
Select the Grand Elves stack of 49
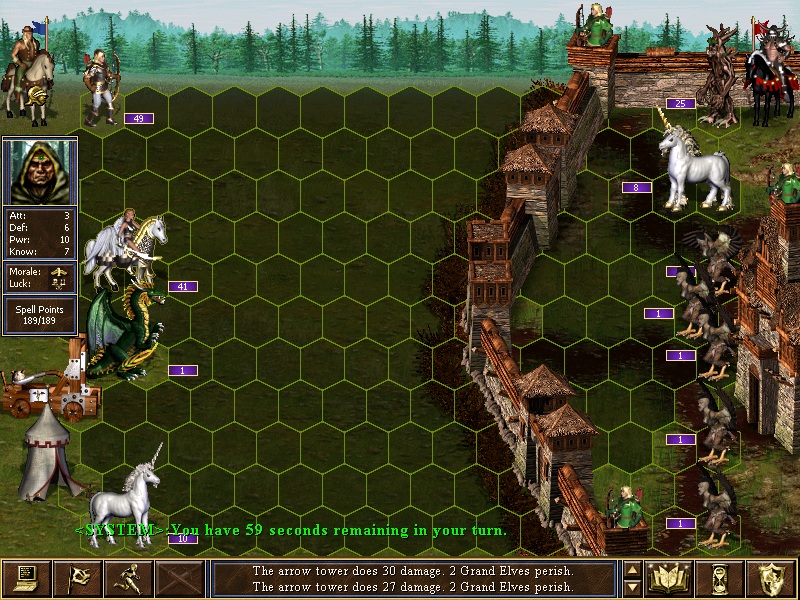click(x=103, y=88)
